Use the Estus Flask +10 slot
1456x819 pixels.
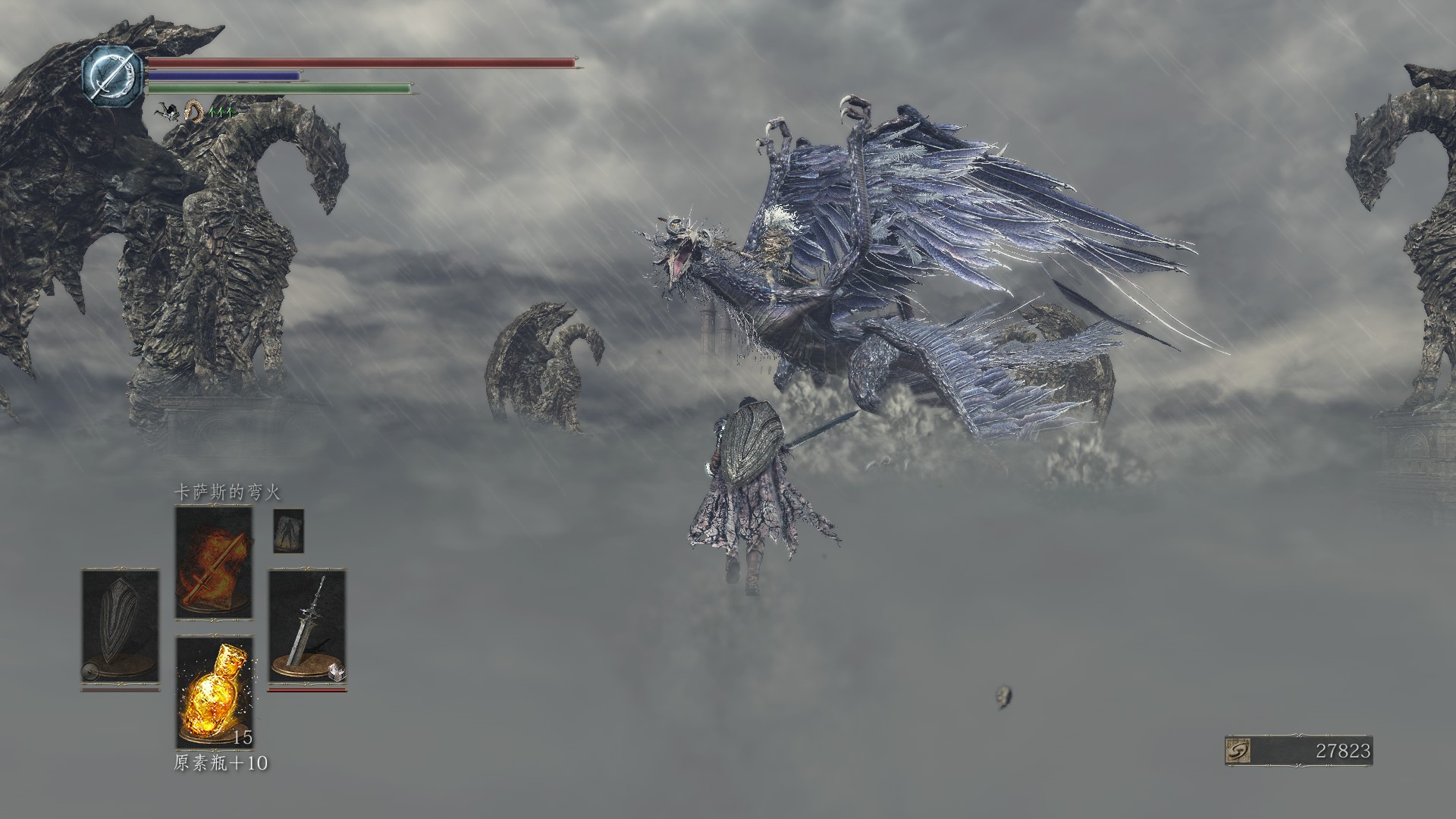(215, 692)
